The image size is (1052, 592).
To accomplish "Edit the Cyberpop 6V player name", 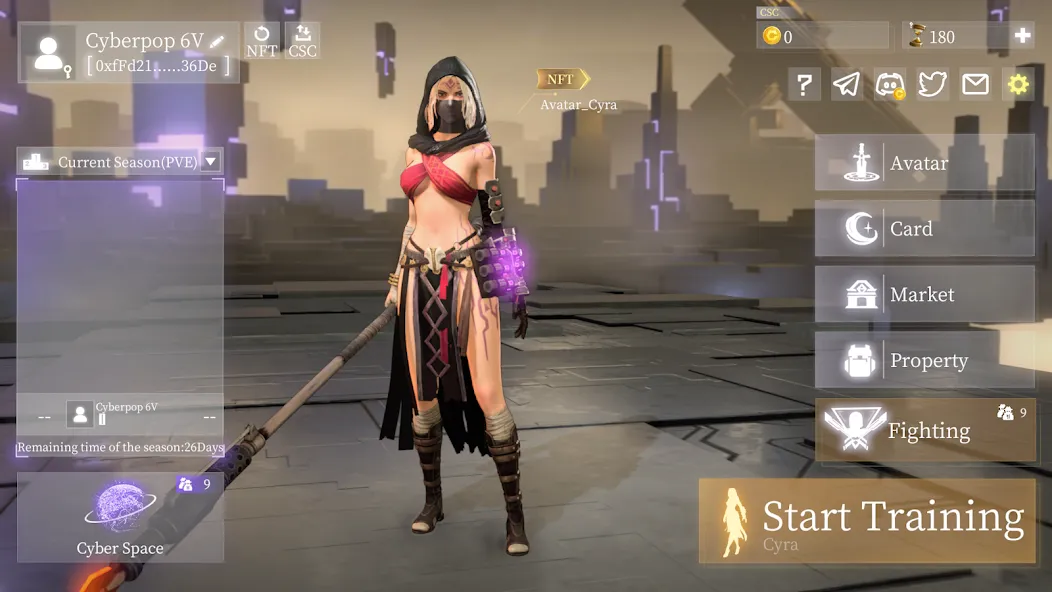I will tap(217, 42).
